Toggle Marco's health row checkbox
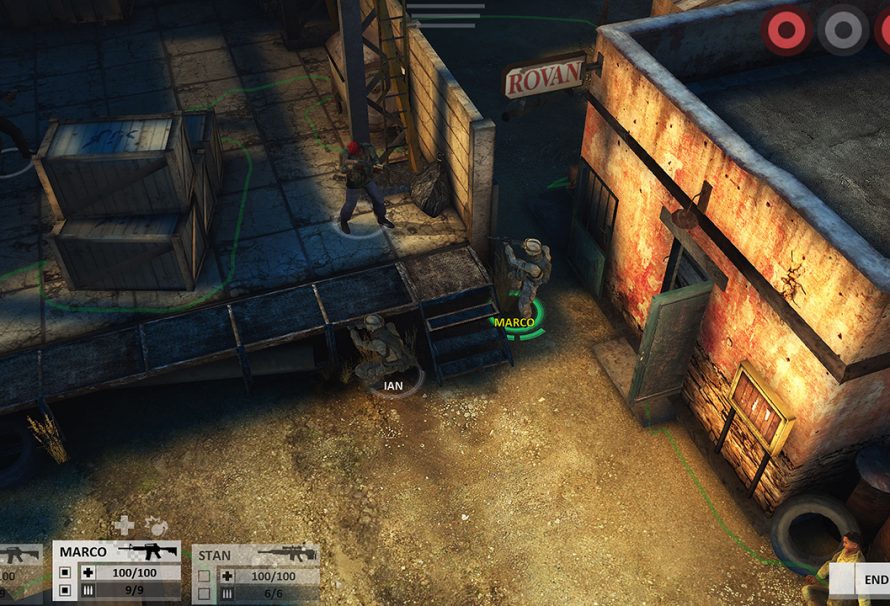 (65, 574)
